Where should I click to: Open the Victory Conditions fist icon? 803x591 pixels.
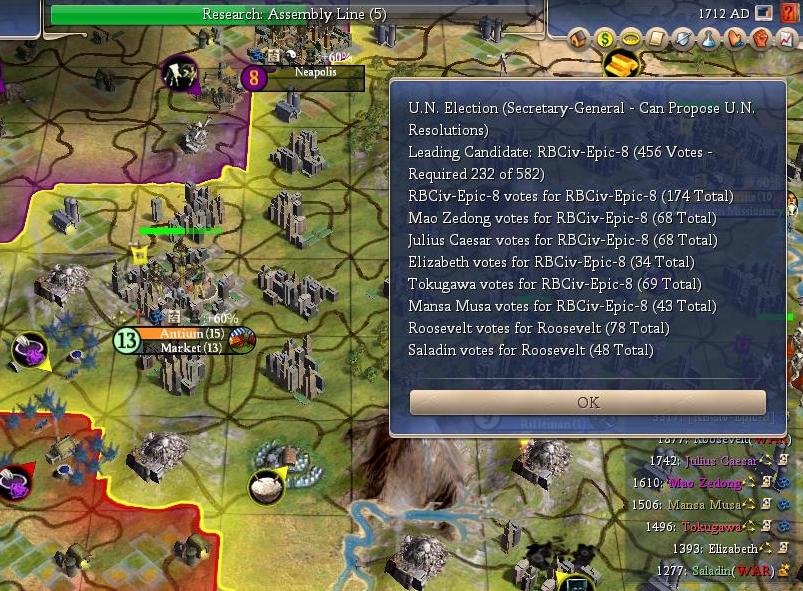pos(760,40)
